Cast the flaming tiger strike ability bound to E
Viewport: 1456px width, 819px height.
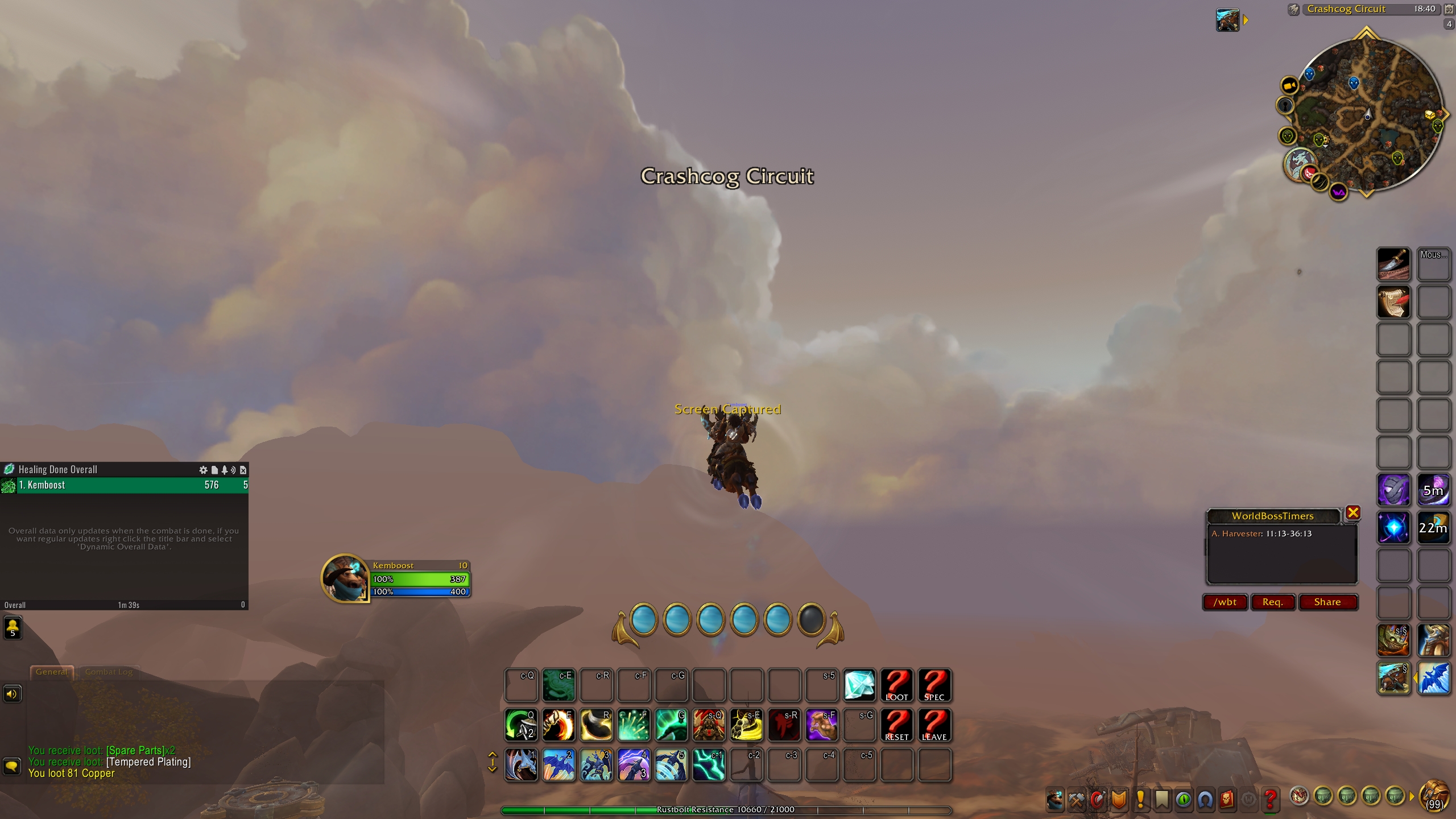559,725
